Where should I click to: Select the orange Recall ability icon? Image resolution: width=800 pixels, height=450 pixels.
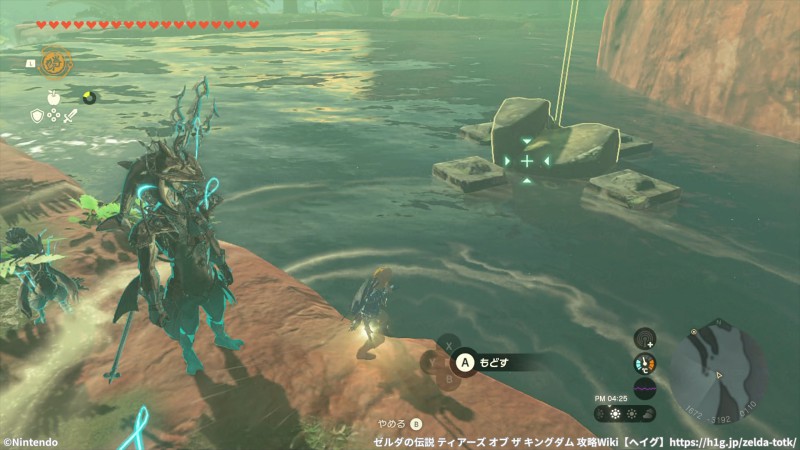55,63
